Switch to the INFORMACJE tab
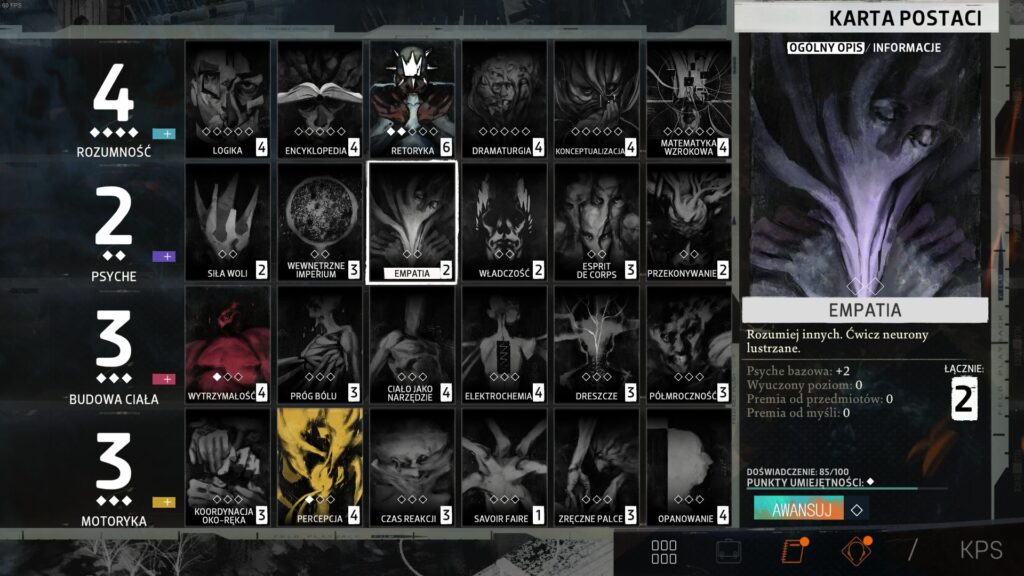The height and width of the screenshot is (576, 1024). [x=906, y=47]
